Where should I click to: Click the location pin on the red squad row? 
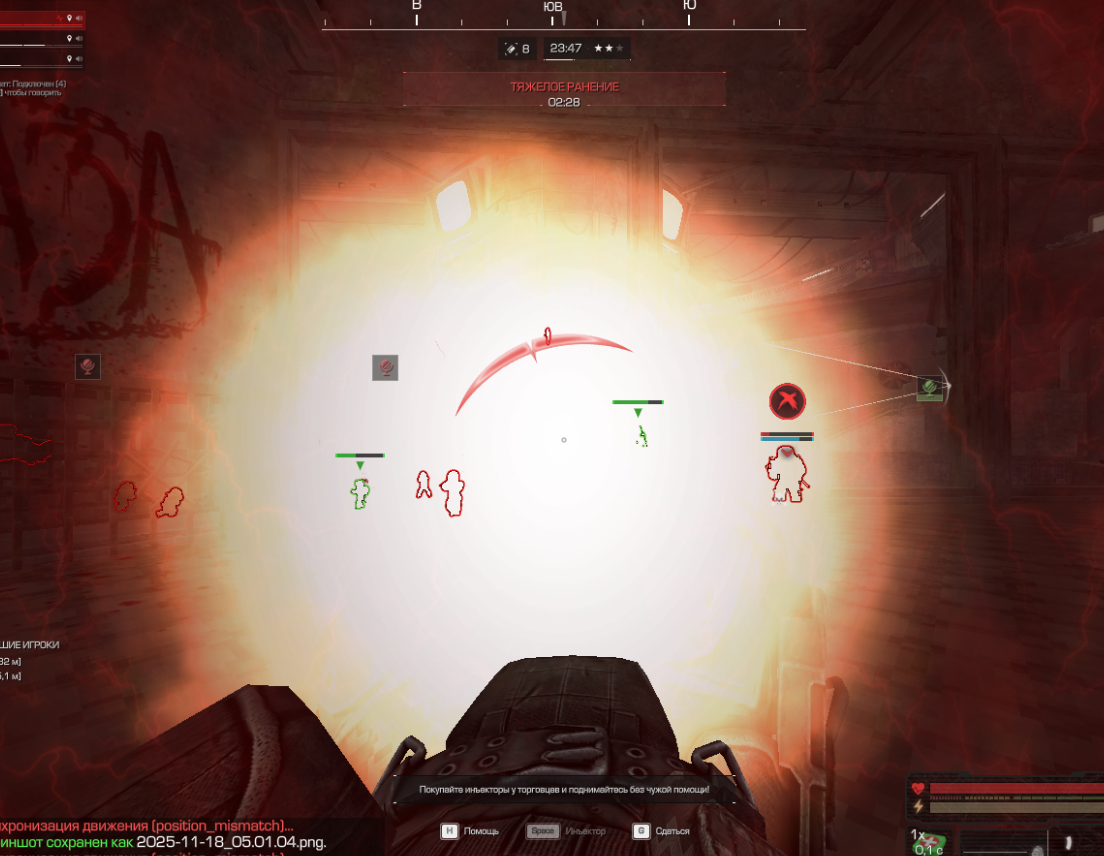(x=70, y=19)
